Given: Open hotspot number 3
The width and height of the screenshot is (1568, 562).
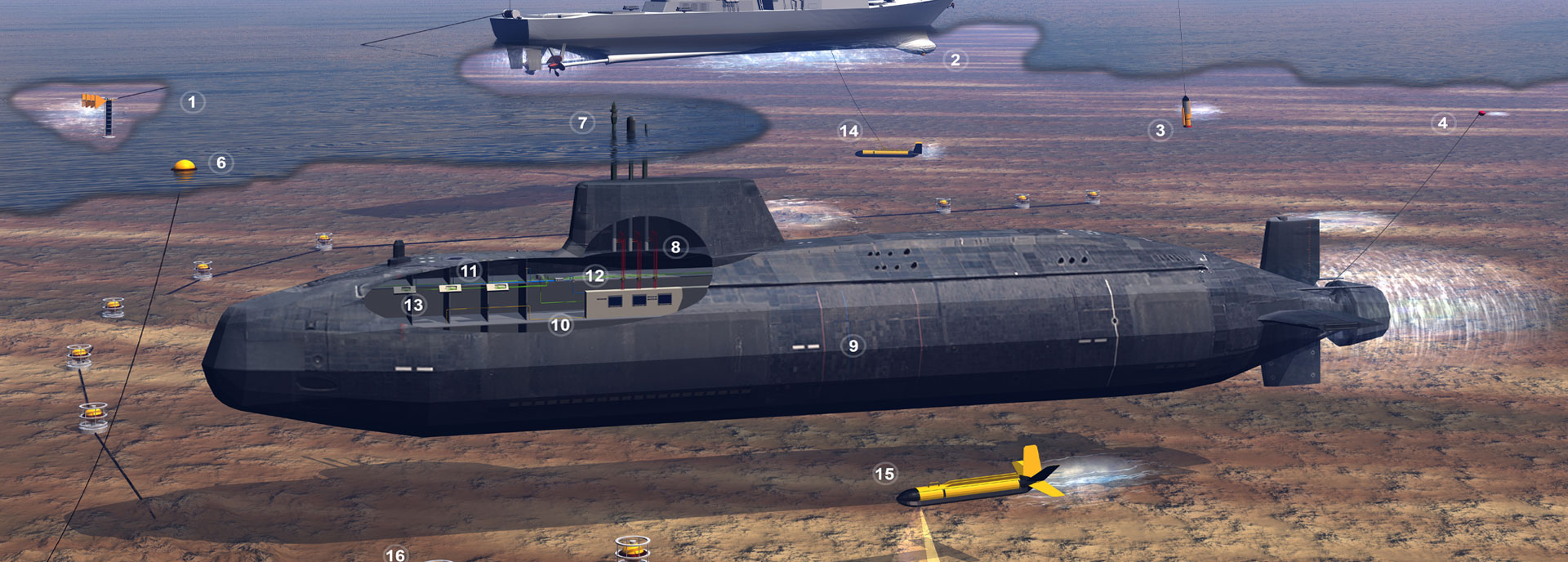Looking at the screenshot, I should pyautogui.click(x=1160, y=130).
